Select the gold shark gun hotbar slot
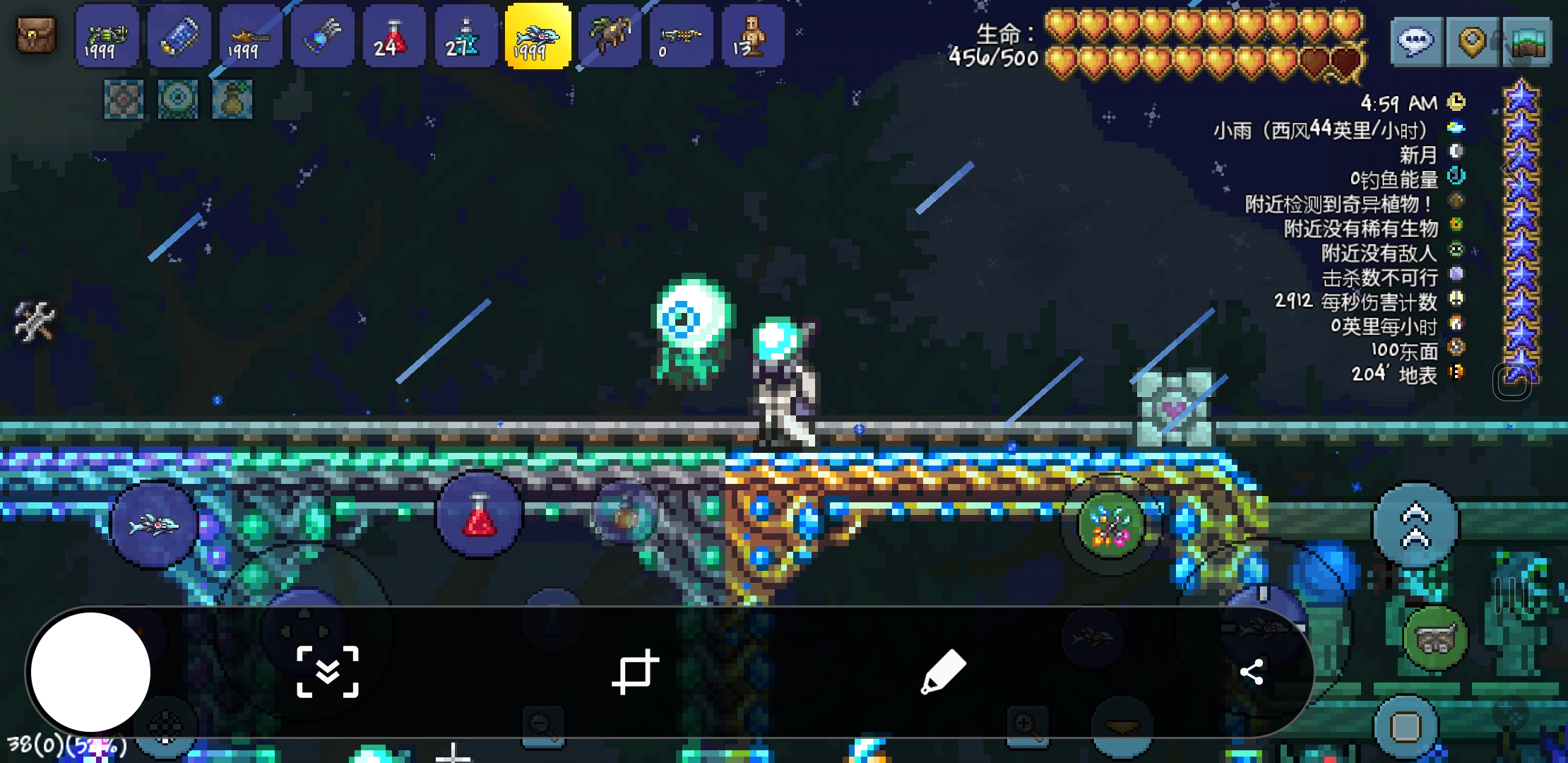Screen dimensions: 1568x763 click(251, 37)
